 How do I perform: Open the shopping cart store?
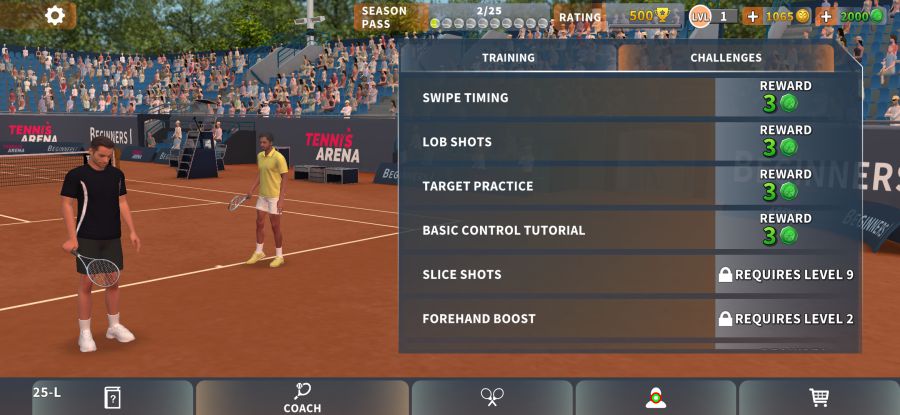(x=819, y=397)
